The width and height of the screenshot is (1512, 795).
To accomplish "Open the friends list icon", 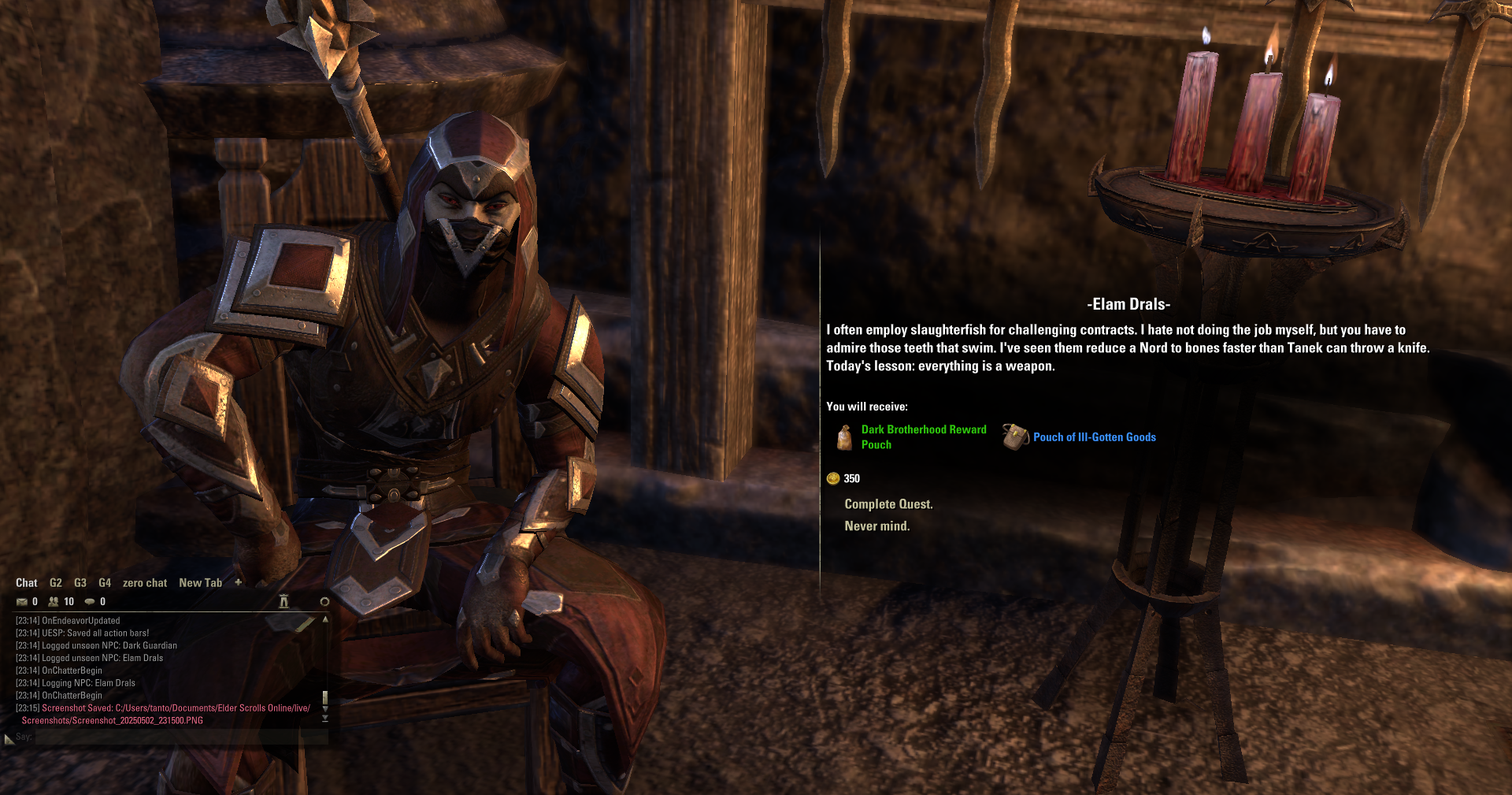I will (x=54, y=602).
